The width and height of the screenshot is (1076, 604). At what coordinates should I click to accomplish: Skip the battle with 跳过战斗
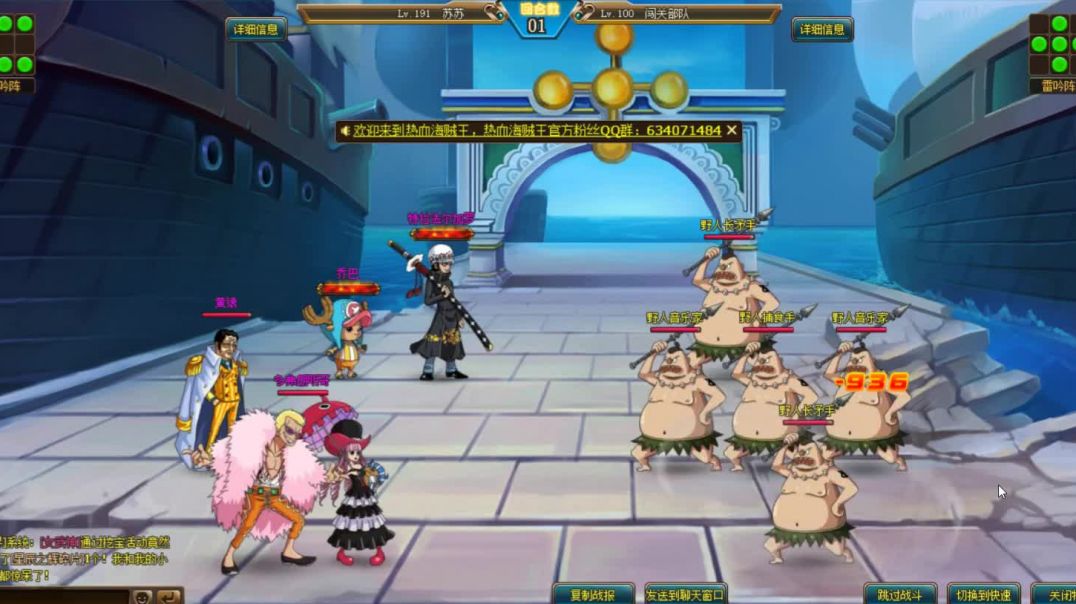click(900, 594)
